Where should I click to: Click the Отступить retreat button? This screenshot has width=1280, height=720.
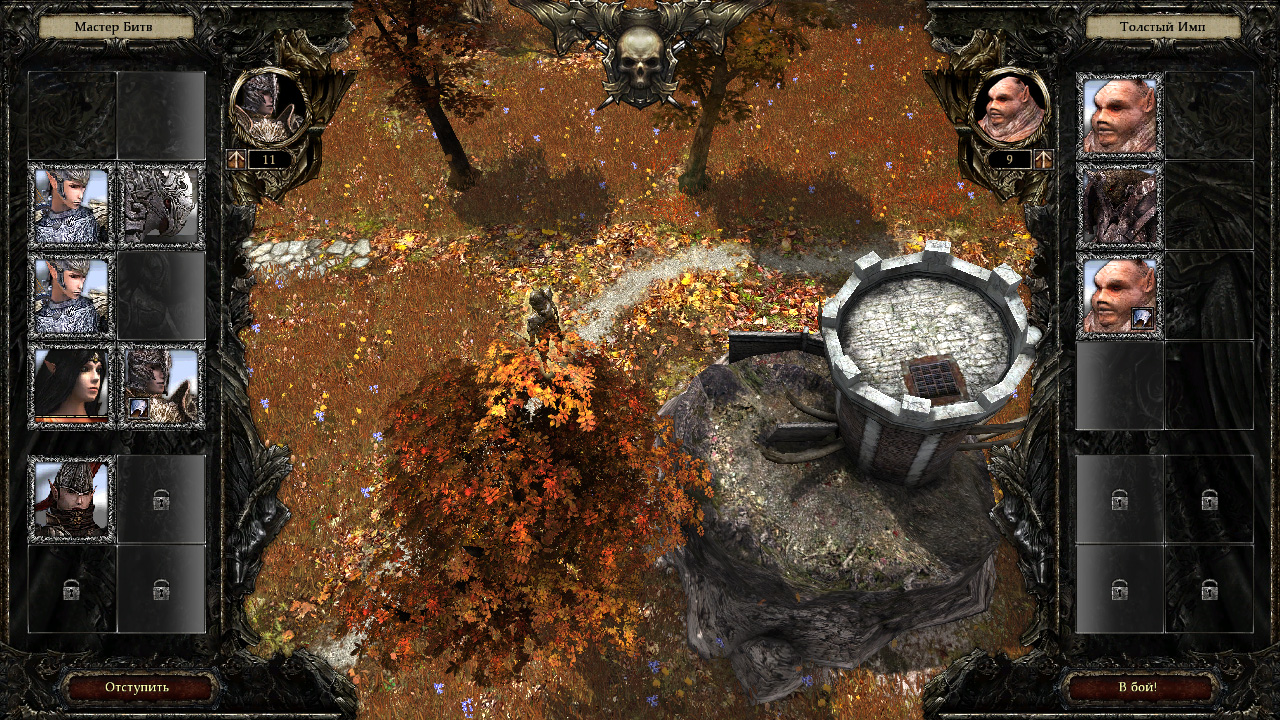tap(138, 687)
